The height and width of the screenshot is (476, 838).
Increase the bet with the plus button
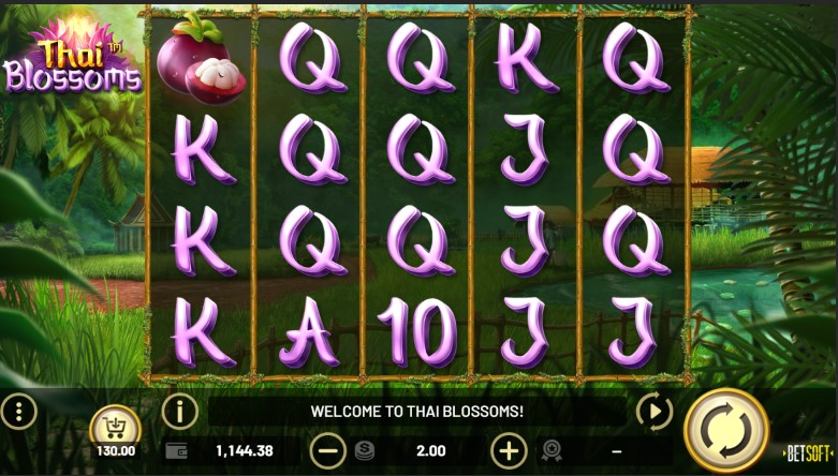(509, 450)
